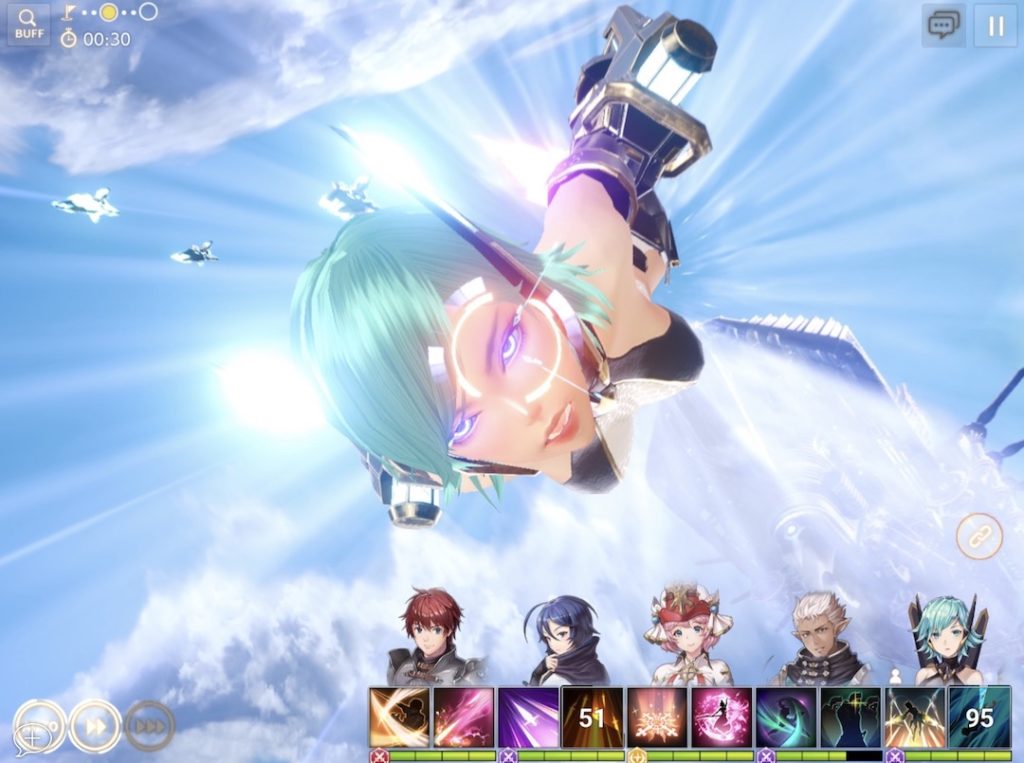Open the chat log speech bubble
The height and width of the screenshot is (763, 1024).
tap(943, 26)
